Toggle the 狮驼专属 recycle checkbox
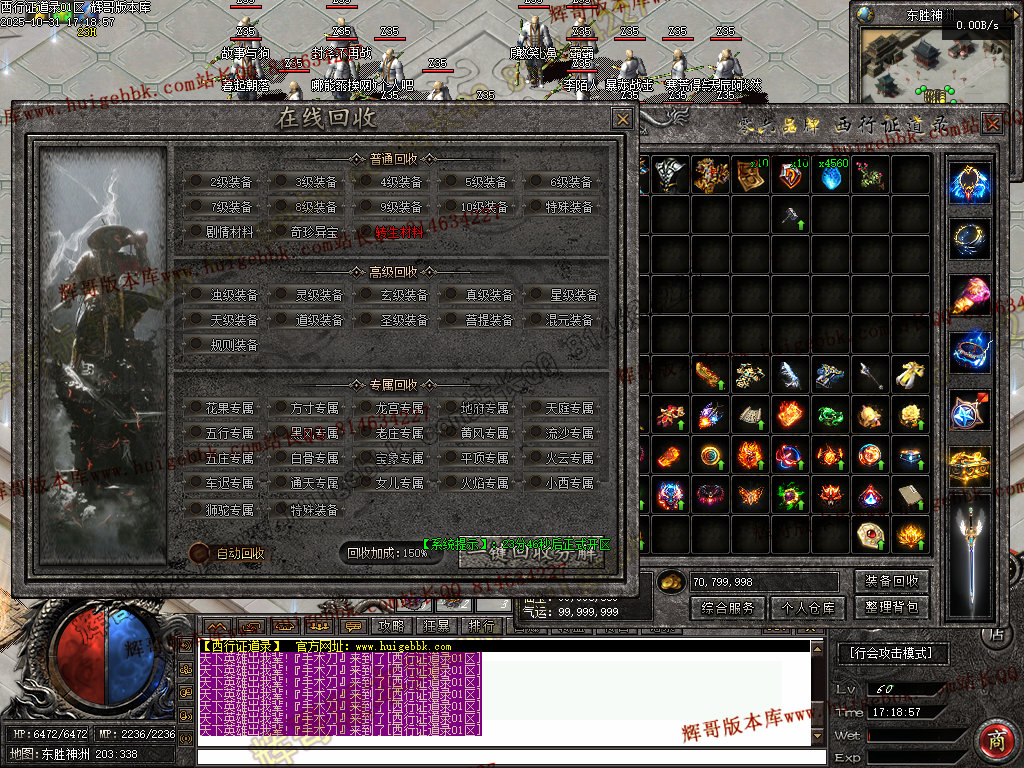The image size is (1024, 768). point(196,509)
